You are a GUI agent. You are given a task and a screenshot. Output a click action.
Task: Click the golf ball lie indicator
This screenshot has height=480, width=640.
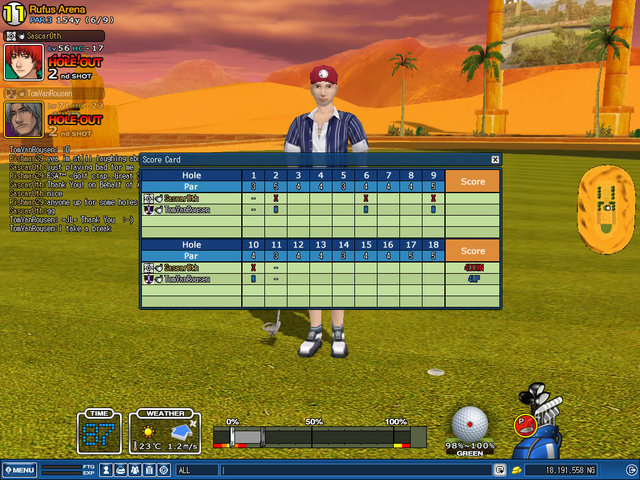pos(472,424)
